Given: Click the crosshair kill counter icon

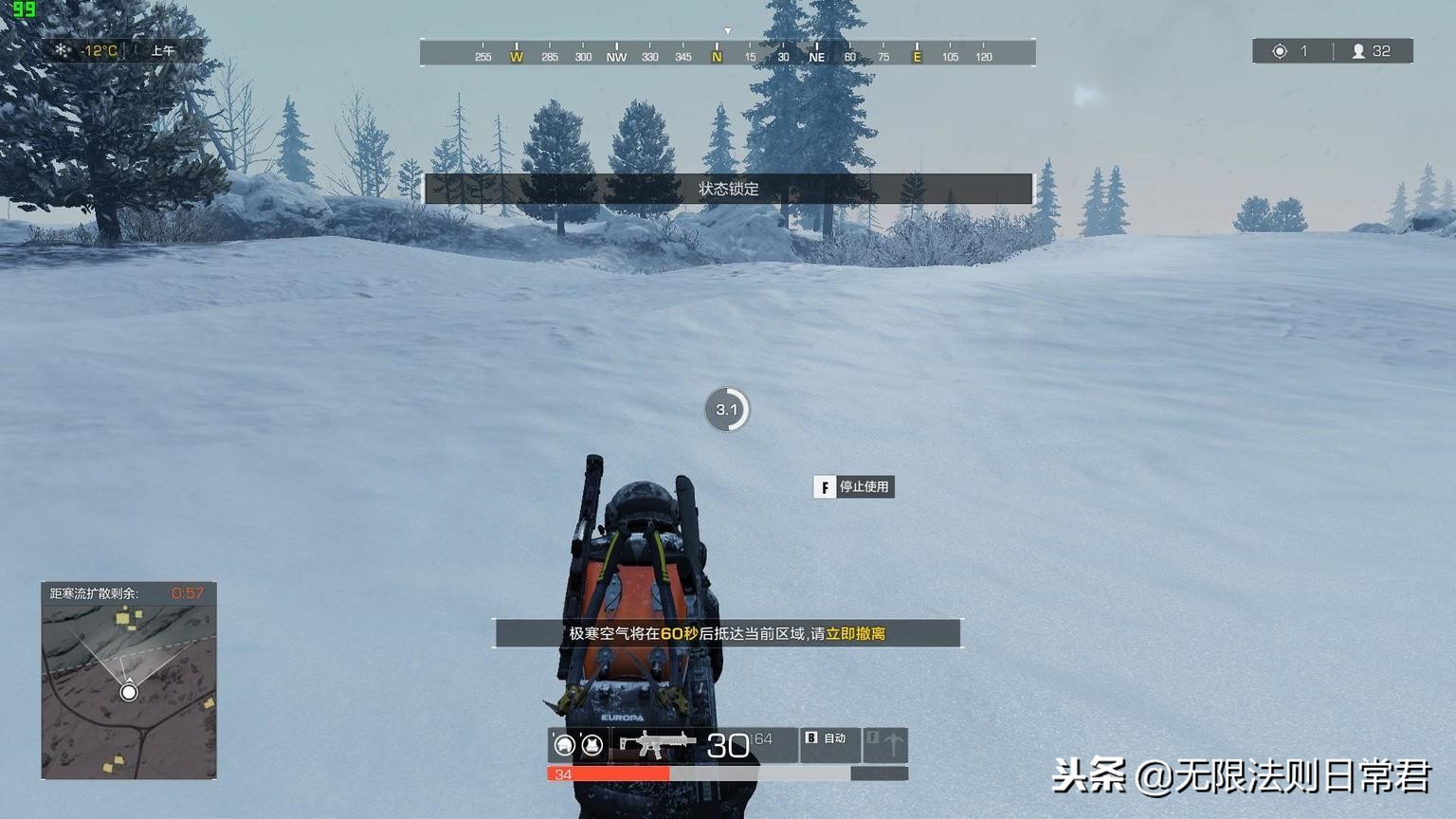Looking at the screenshot, I should tap(1280, 50).
